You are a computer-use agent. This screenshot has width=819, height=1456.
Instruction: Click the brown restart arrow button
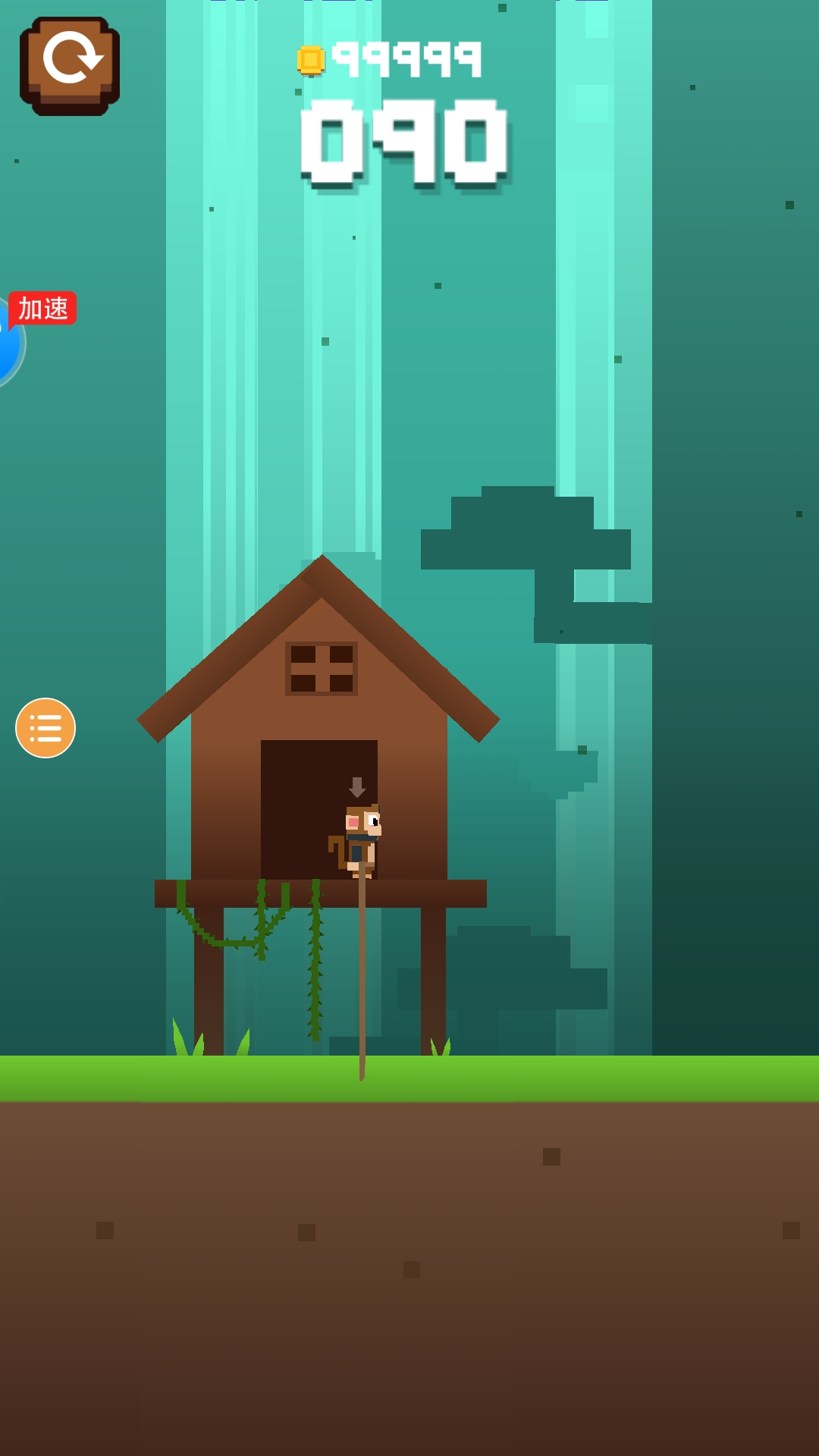(70, 66)
